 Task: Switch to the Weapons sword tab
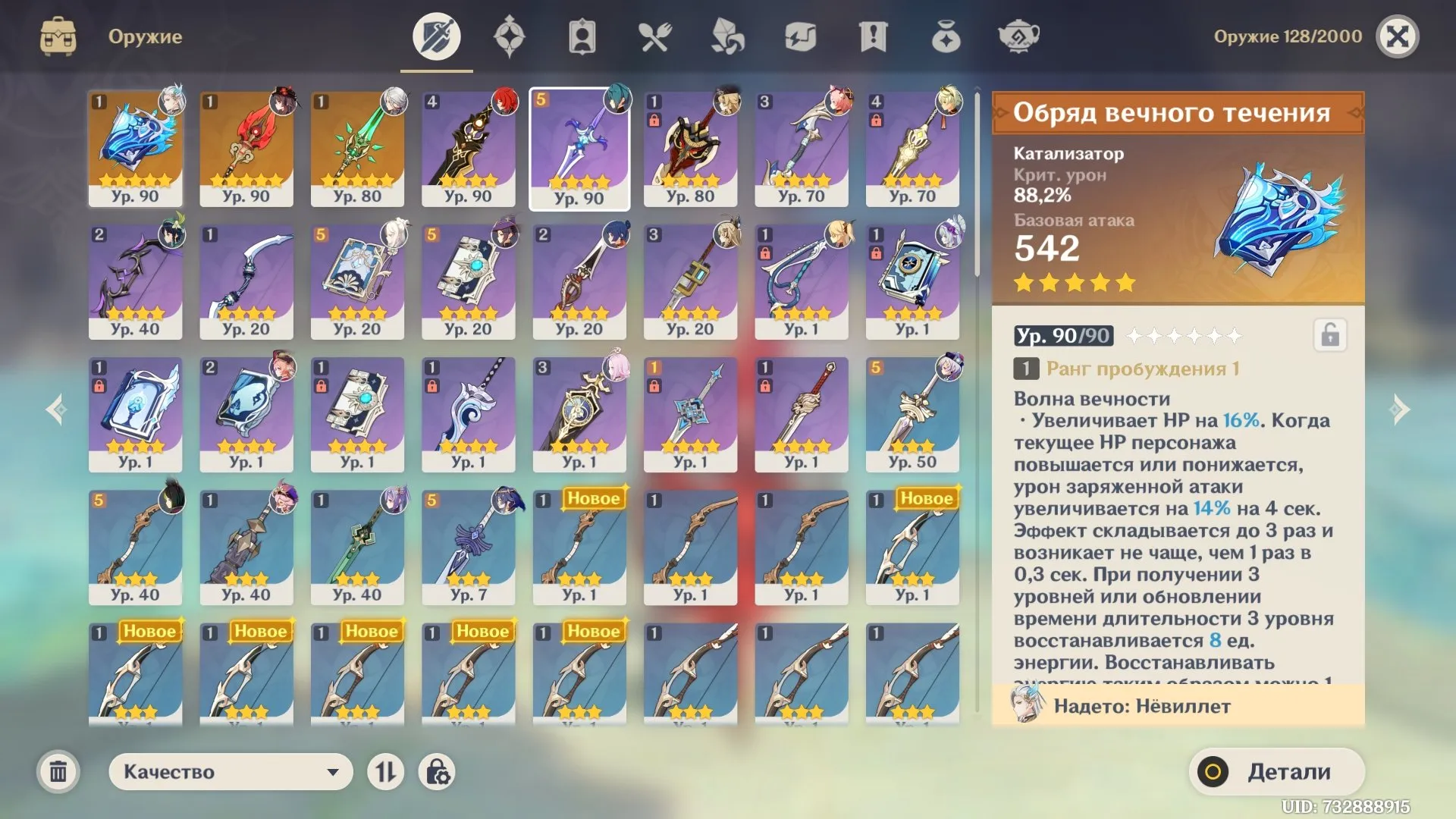(x=436, y=35)
